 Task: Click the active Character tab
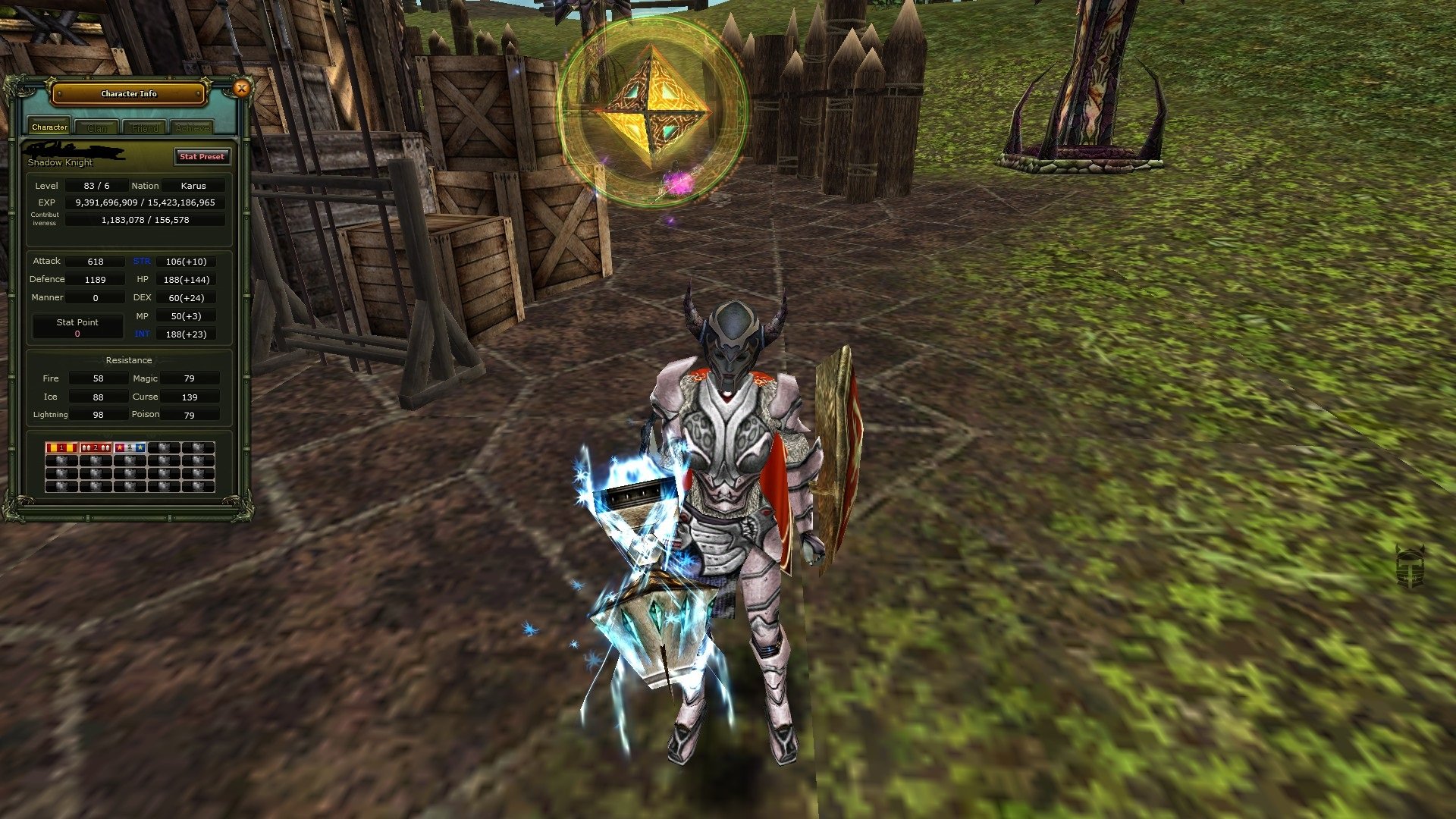49,127
